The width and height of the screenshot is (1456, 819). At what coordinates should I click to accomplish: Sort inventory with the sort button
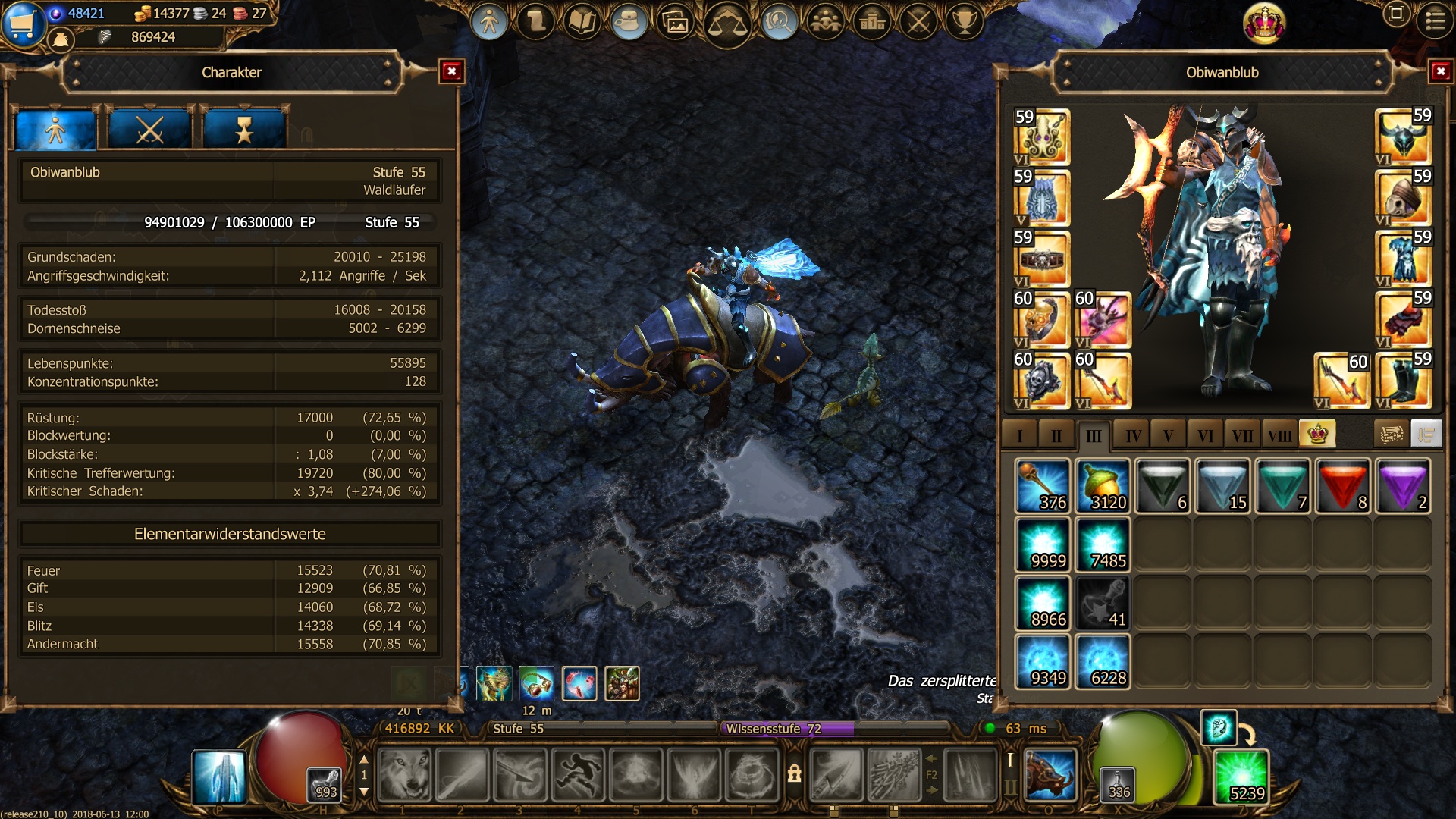coord(1426,435)
